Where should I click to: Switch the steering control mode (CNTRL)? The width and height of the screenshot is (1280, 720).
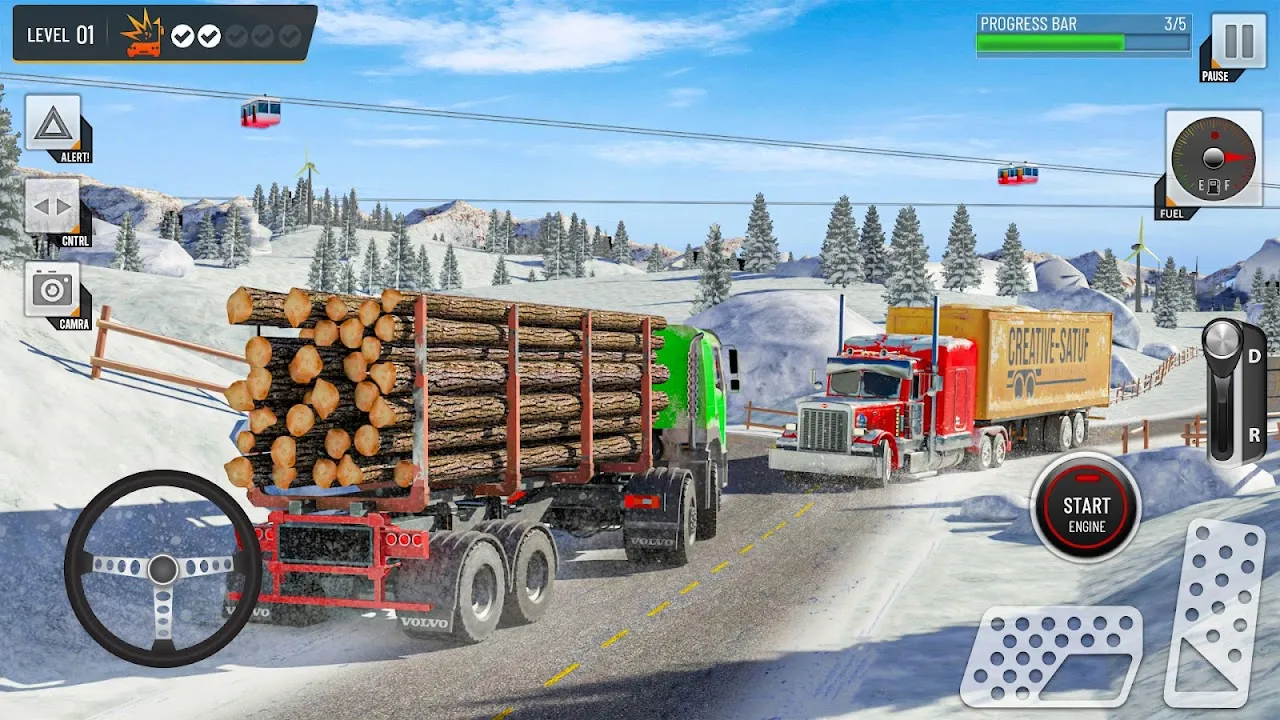[52, 207]
